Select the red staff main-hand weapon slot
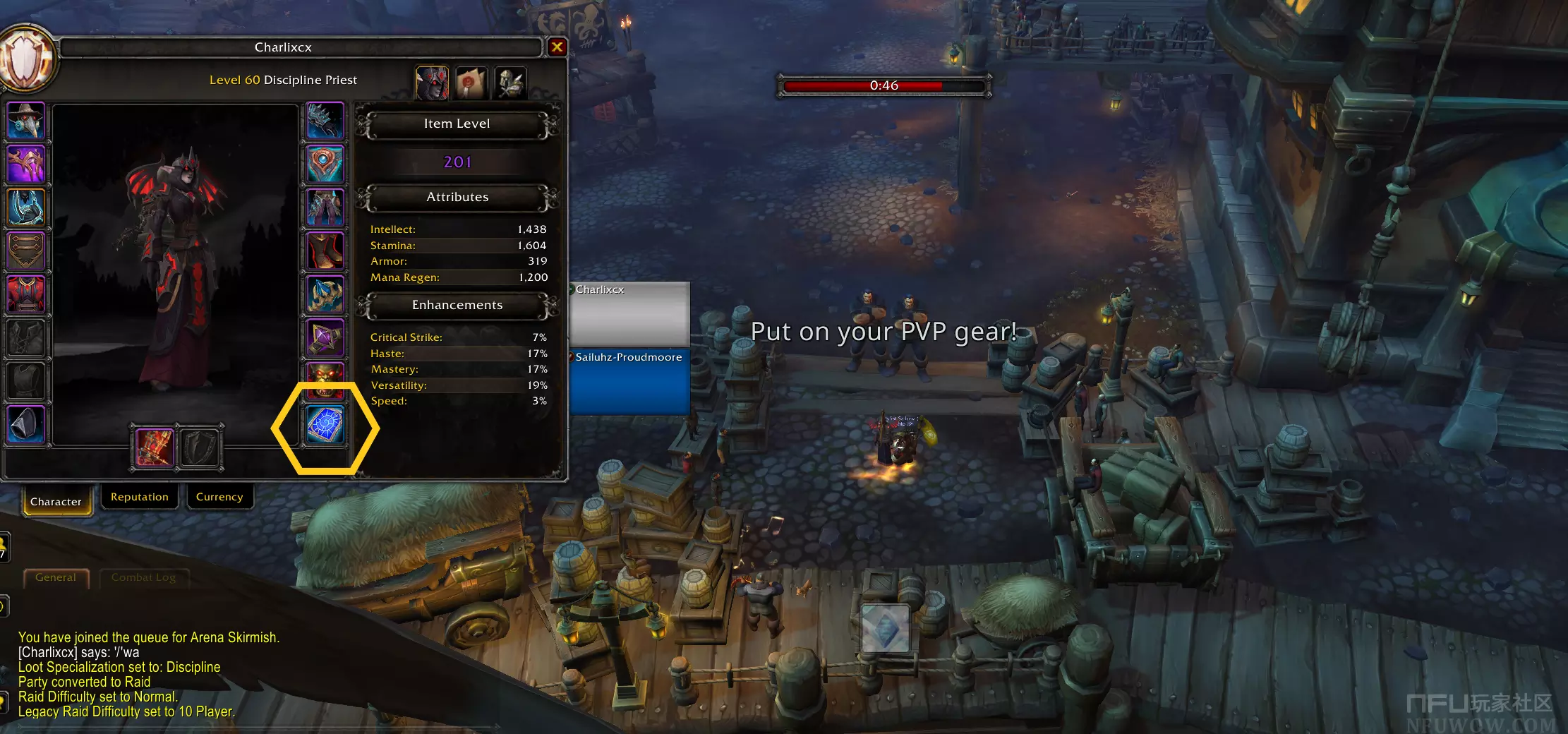 coord(155,447)
